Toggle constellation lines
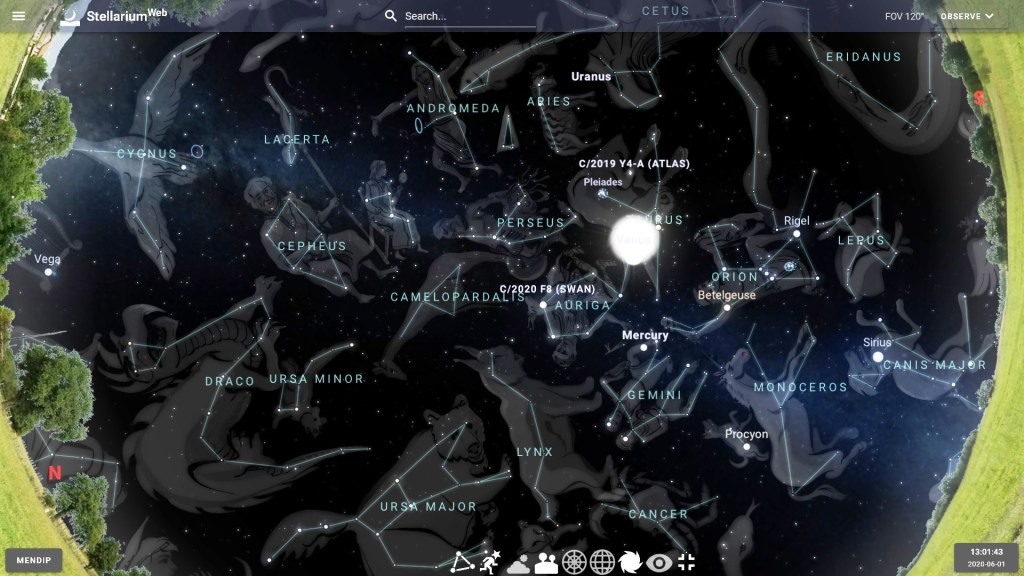 tap(461, 562)
